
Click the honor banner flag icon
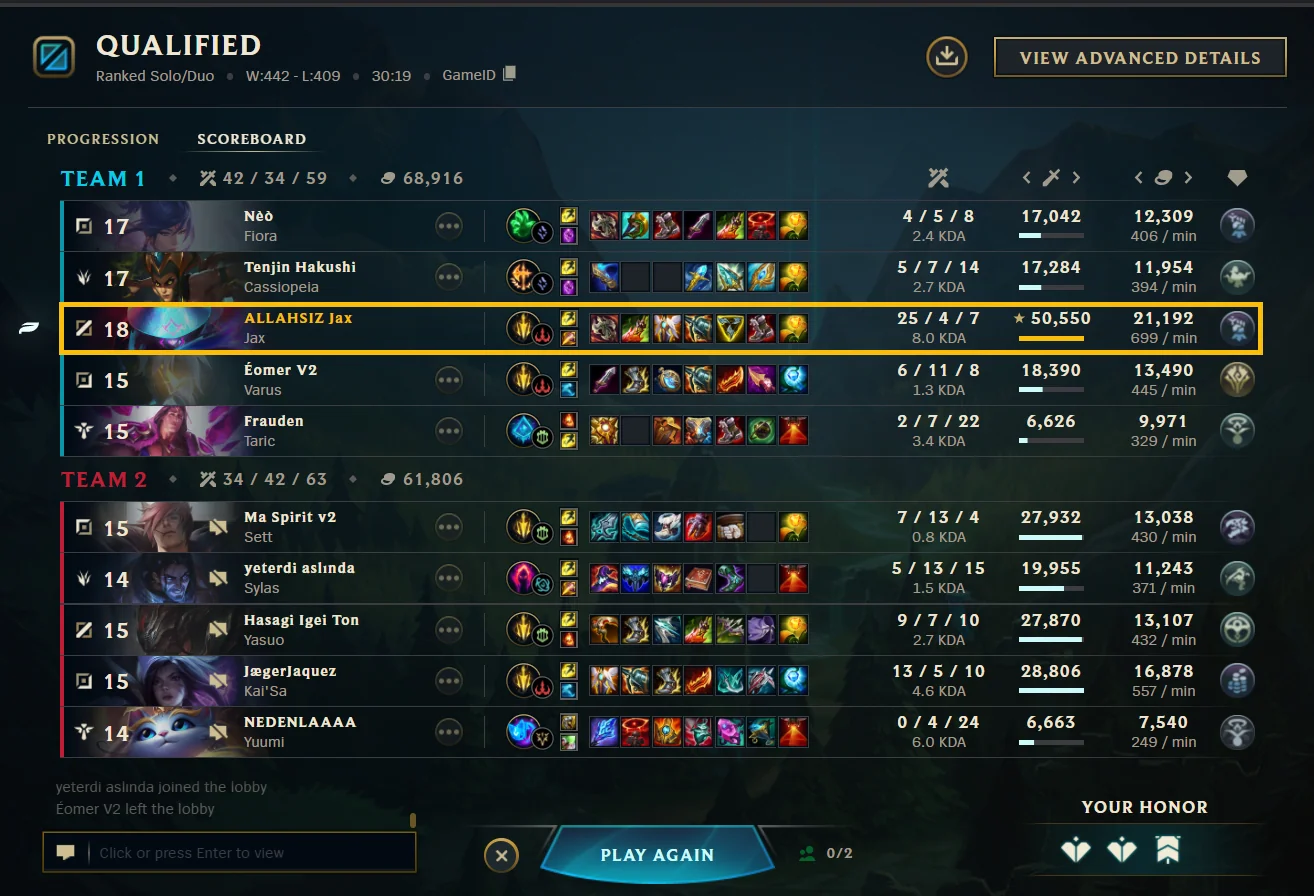pos(1168,847)
